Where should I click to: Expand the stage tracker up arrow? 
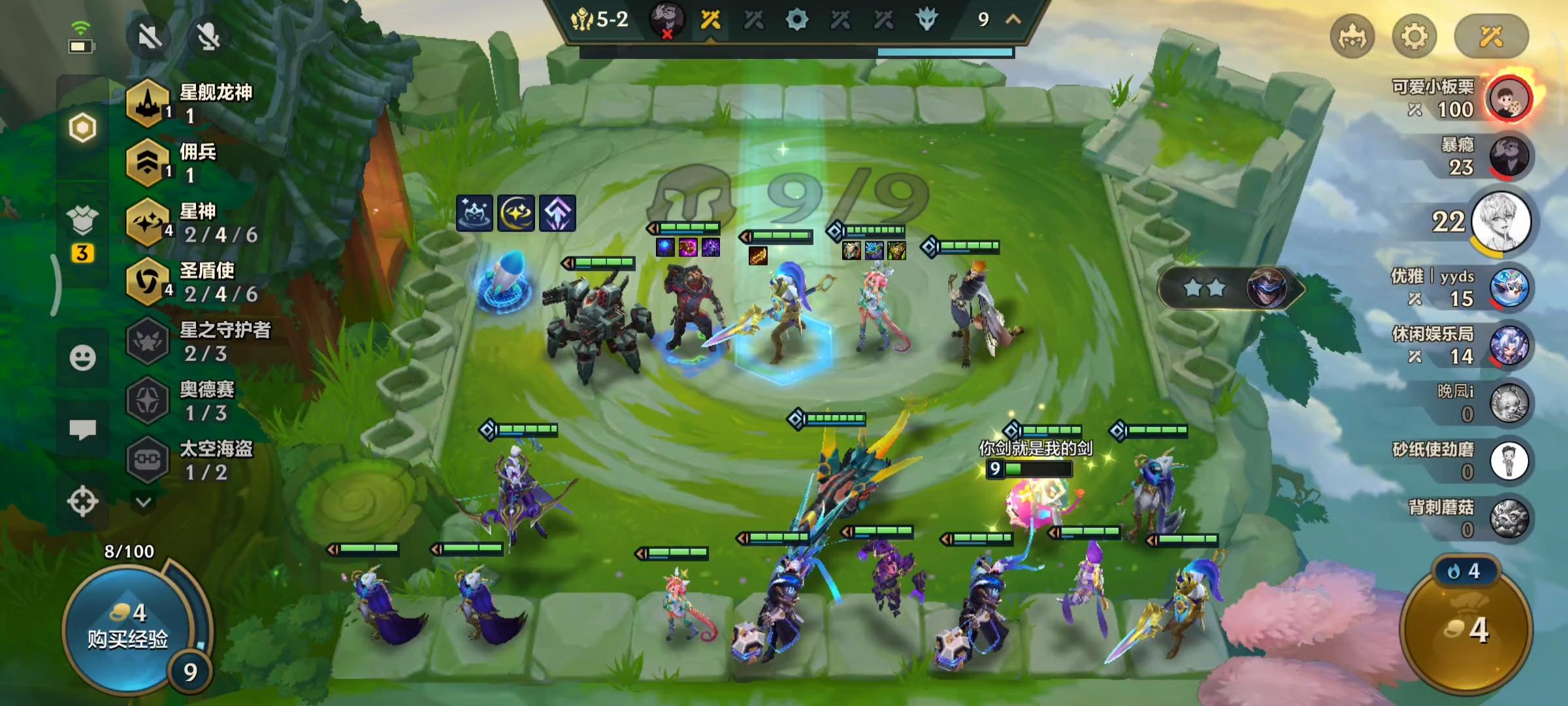1013,20
